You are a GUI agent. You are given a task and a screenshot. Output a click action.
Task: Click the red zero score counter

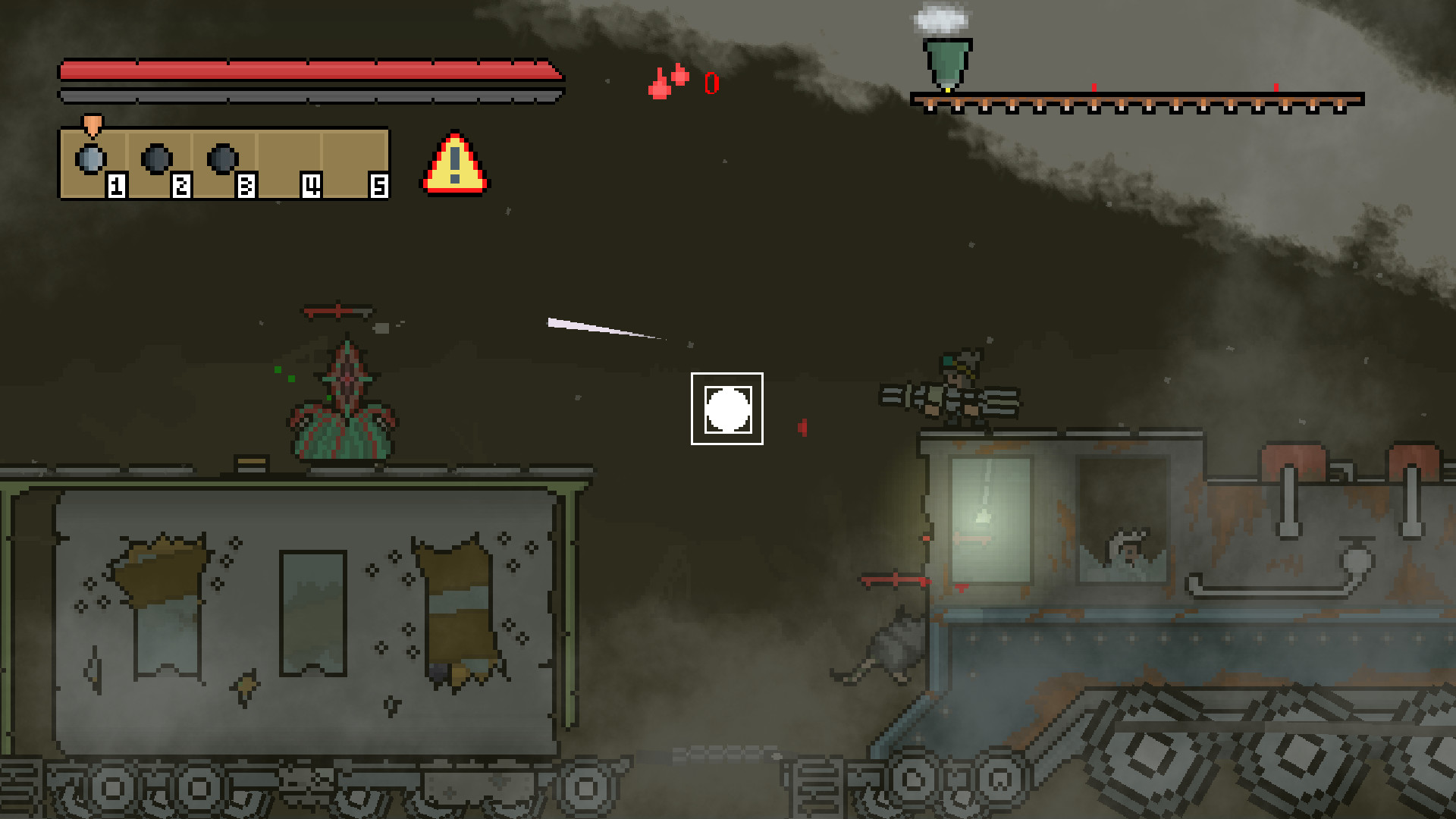click(711, 83)
